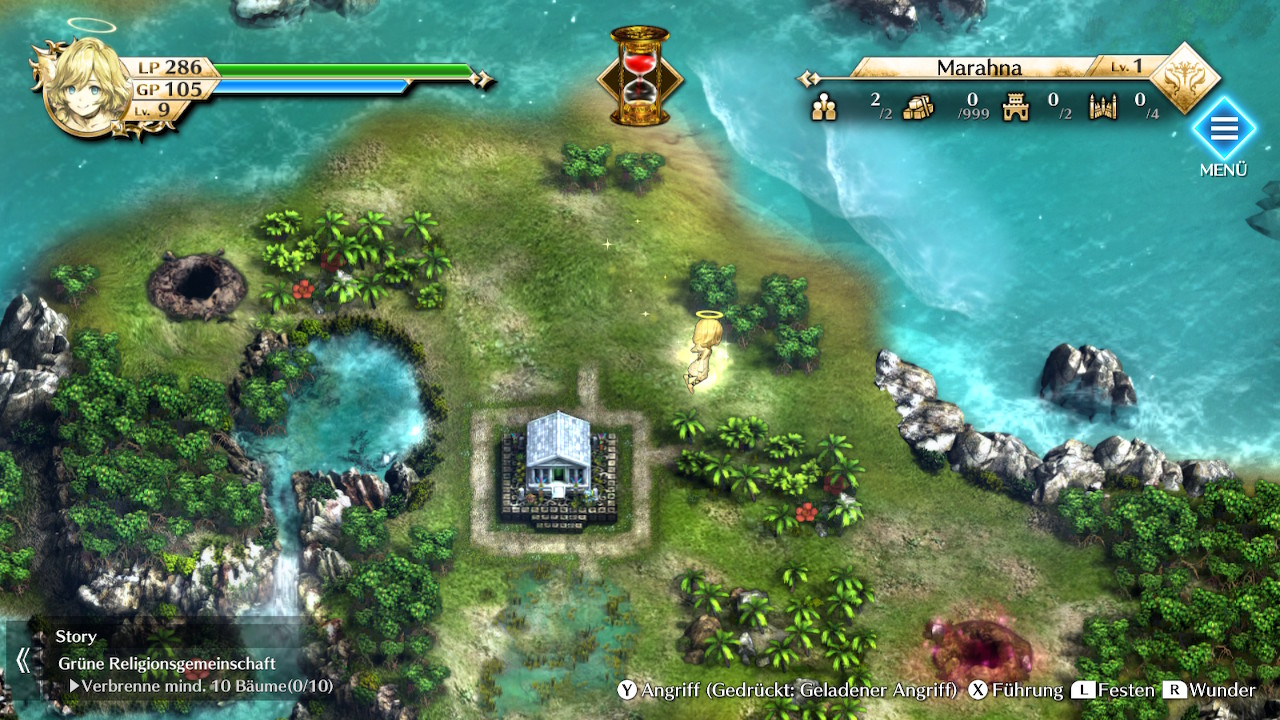
Task: Select the red sand hourglass icon
Action: pos(640,76)
